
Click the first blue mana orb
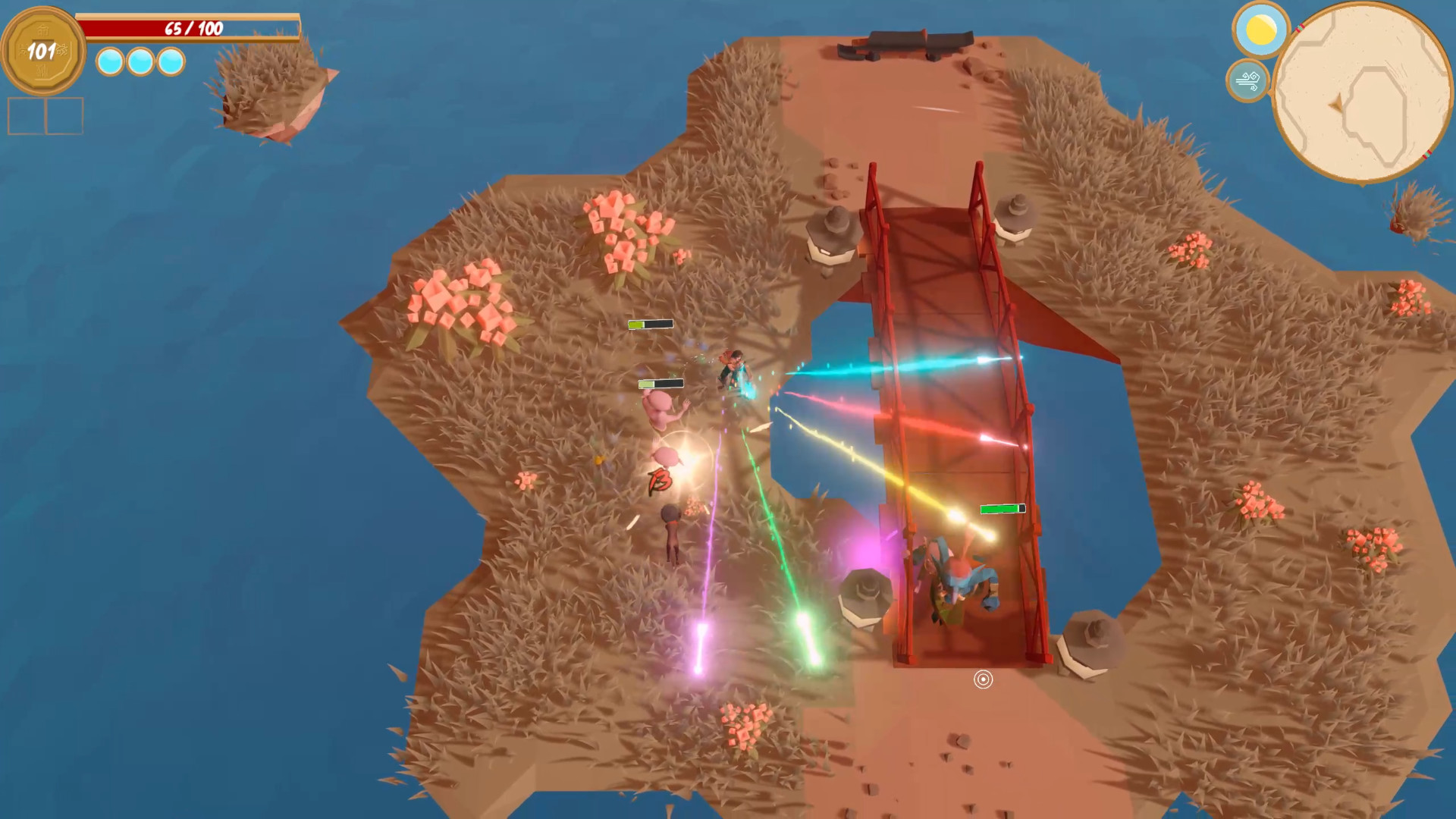[108, 64]
